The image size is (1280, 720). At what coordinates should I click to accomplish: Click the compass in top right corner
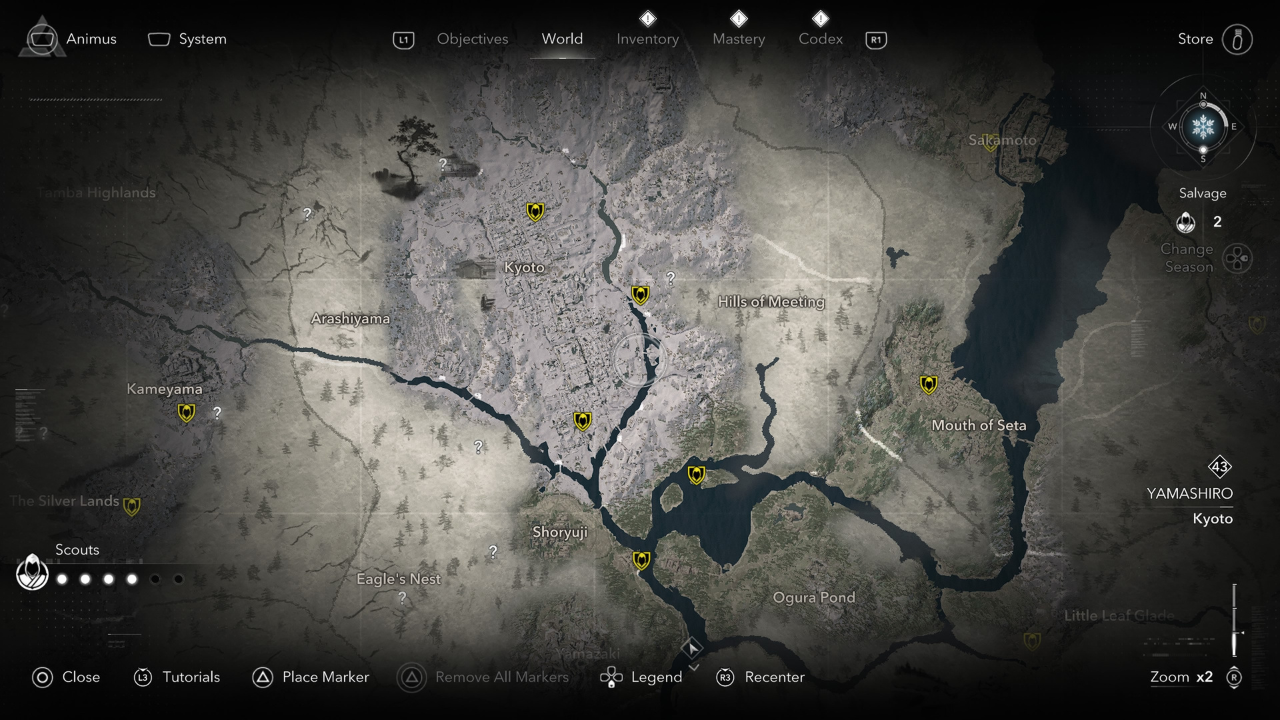[1203, 128]
